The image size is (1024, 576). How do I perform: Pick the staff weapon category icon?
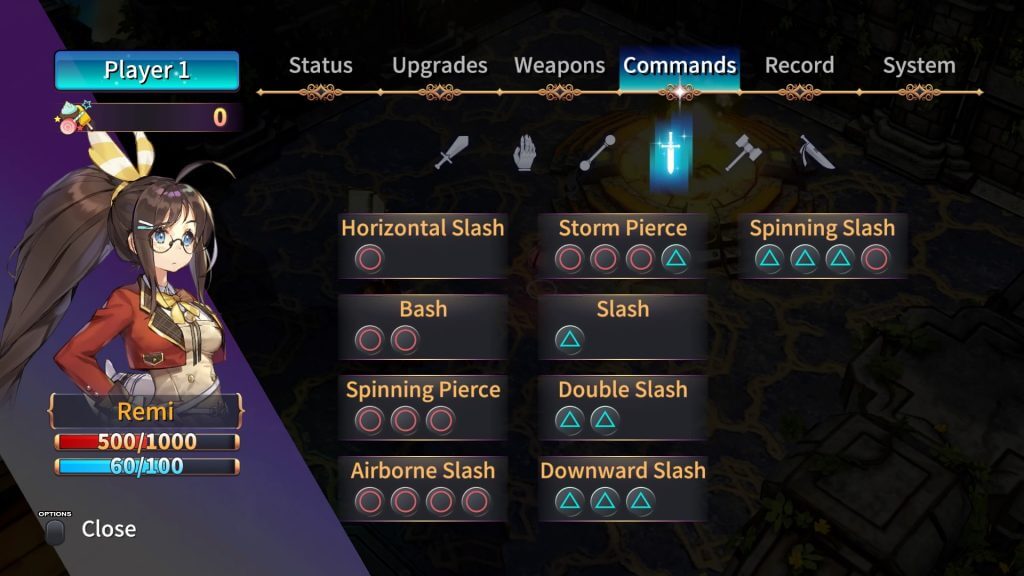(x=597, y=154)
